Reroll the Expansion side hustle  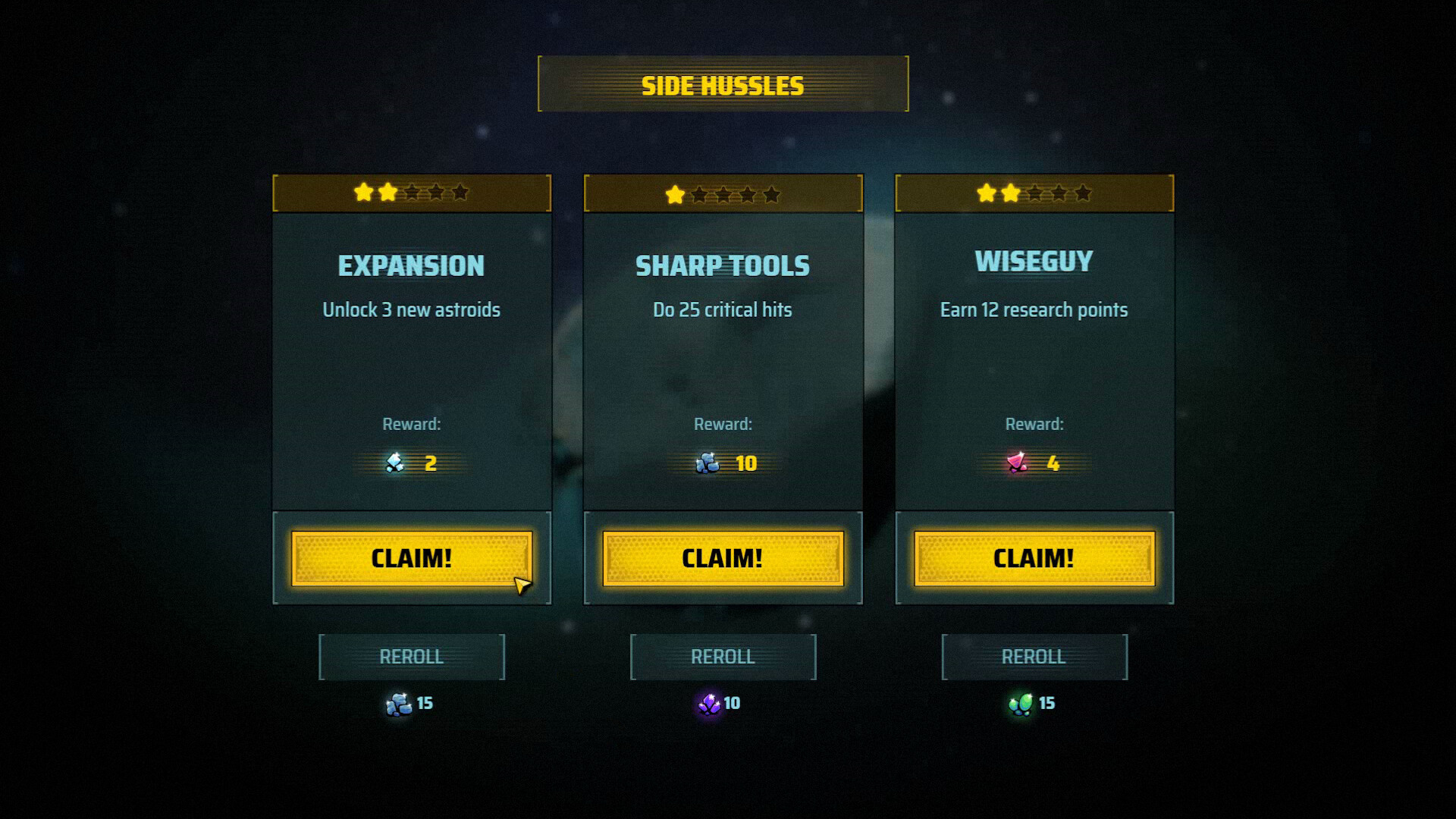(x=412, y=656)
